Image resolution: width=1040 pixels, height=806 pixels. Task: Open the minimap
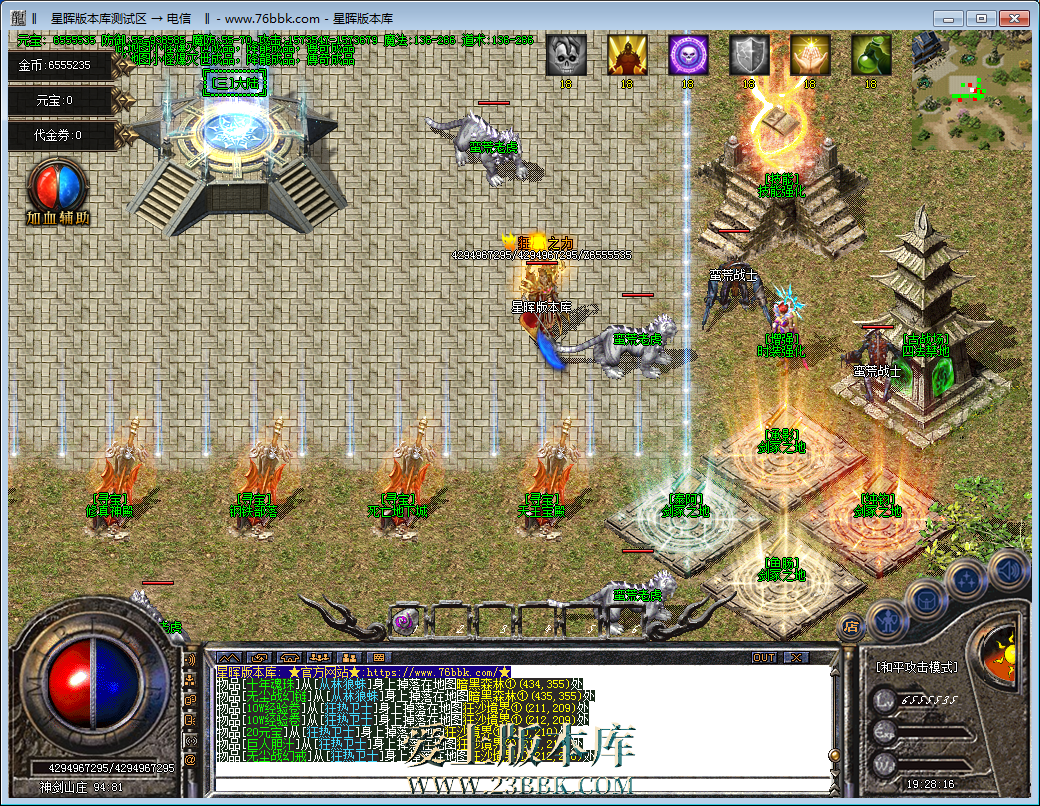[971, 90]
